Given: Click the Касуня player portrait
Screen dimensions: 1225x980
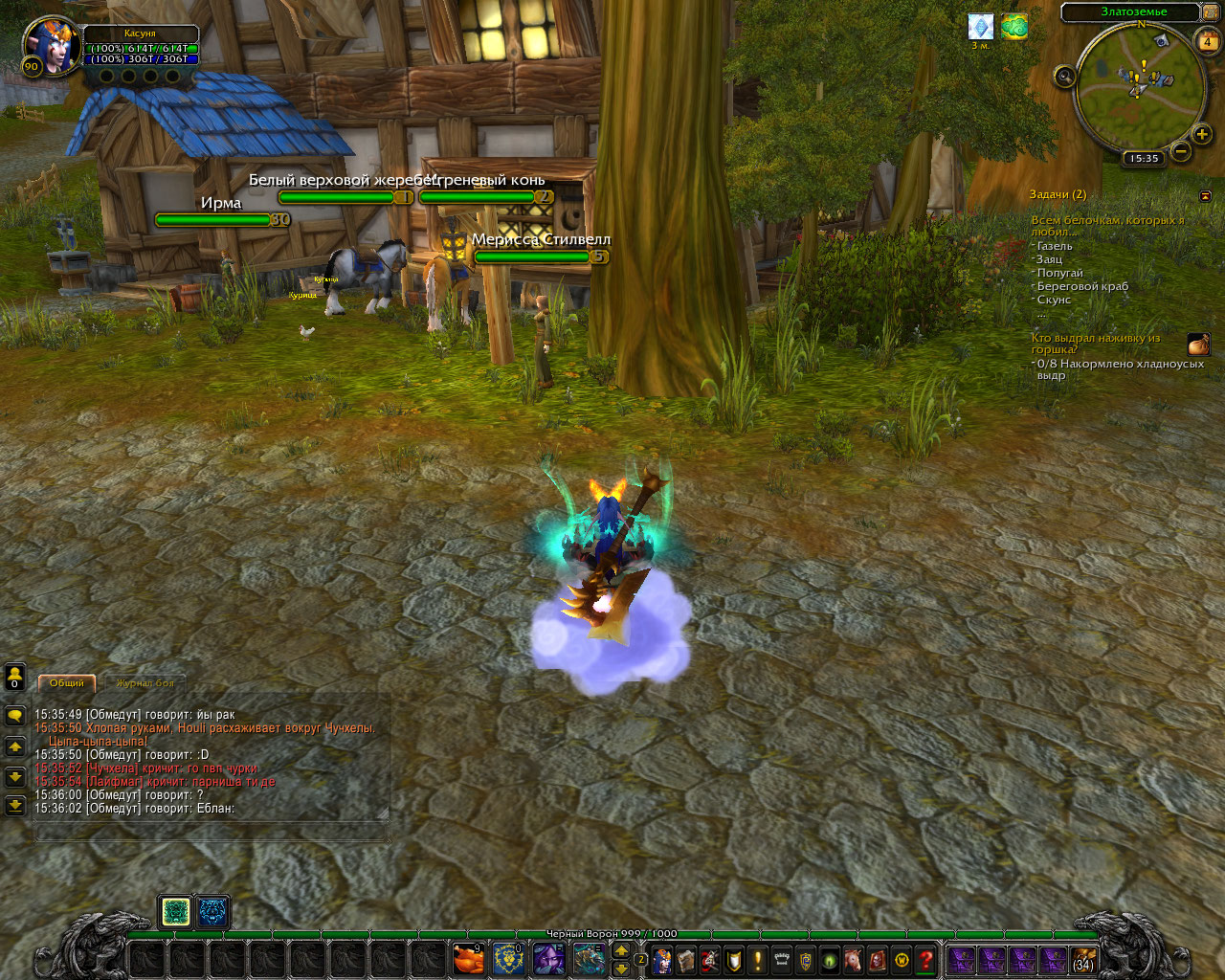Looking at the screenshot, I should click(53, 45).
